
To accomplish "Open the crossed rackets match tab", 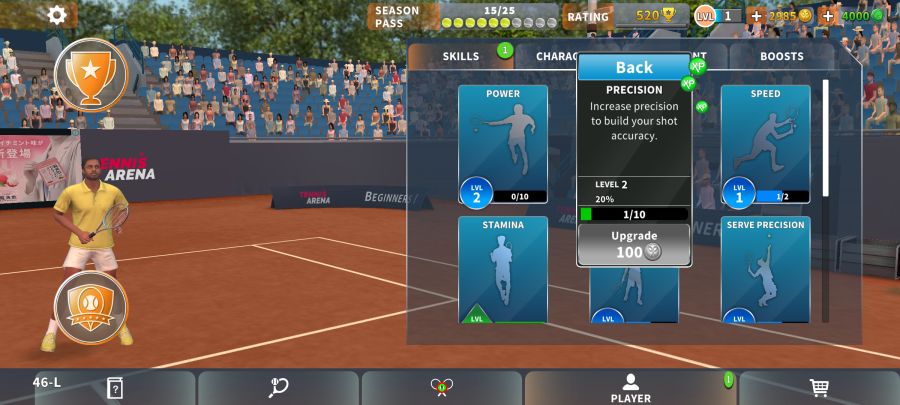I will point(441,388).
